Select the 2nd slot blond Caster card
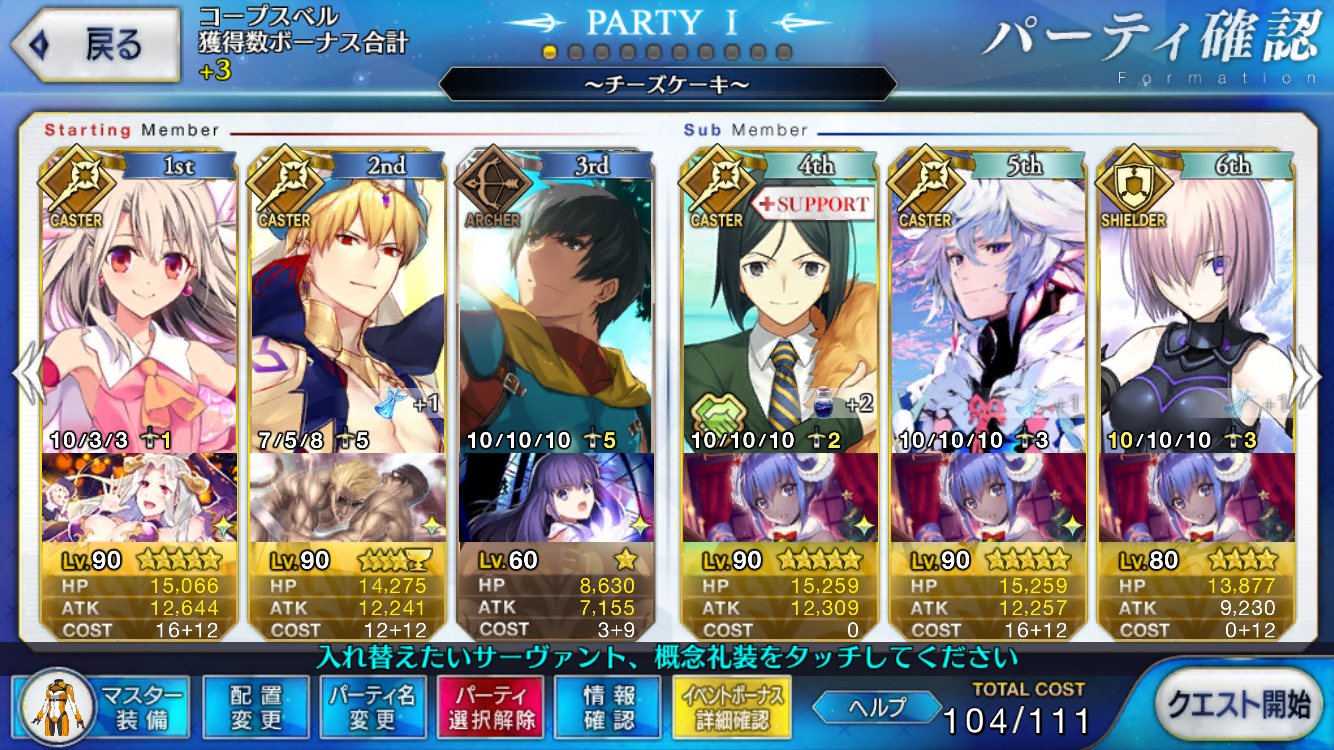The width and height of the screenshot is (1334, 750). pyautogui.click(x=346, y=310)
